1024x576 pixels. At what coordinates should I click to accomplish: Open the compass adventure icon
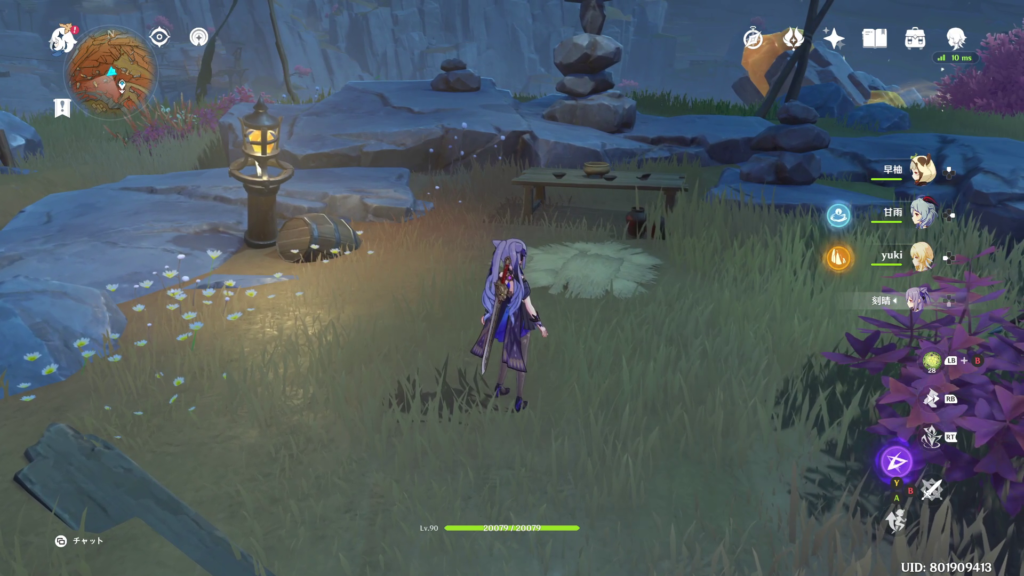[753, 38]
